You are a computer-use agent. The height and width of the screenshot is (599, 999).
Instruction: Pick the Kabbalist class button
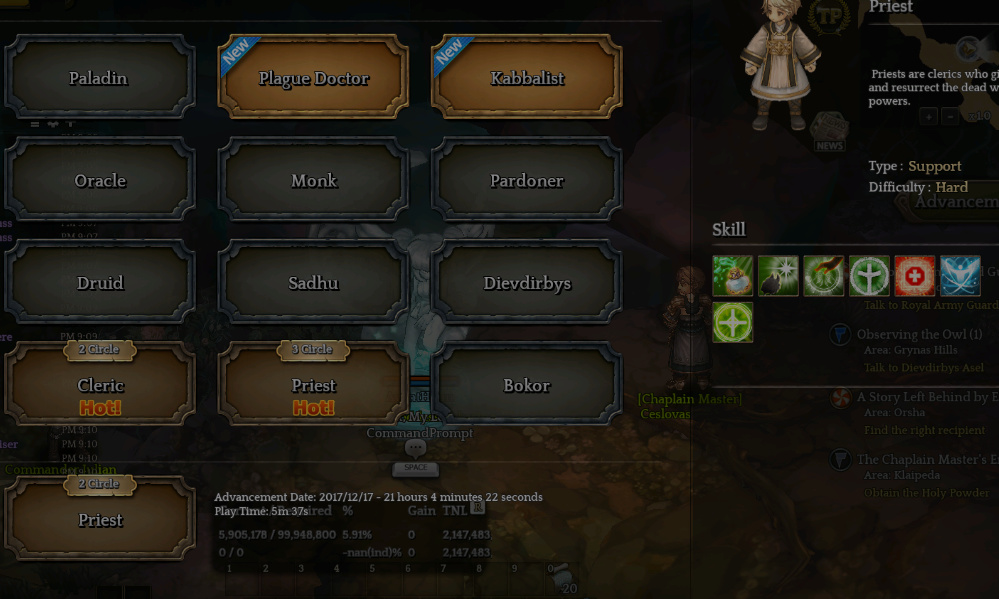527,78
